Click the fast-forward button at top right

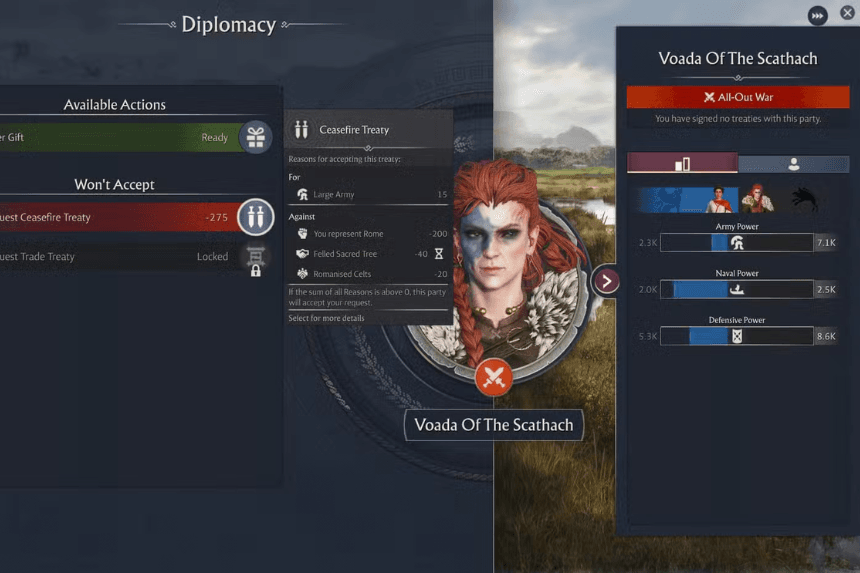pyautogui.click(x=818, y=16)
